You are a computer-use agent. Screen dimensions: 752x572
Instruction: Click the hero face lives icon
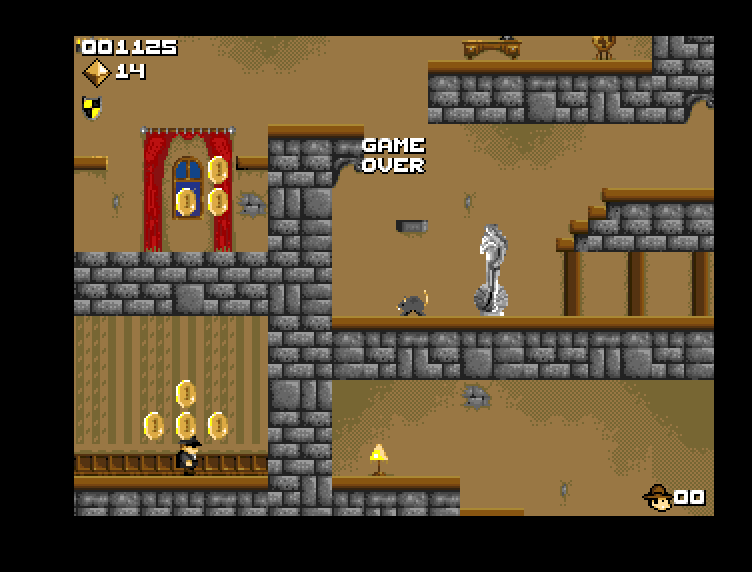pyautogui.click(x=658, y=497)
